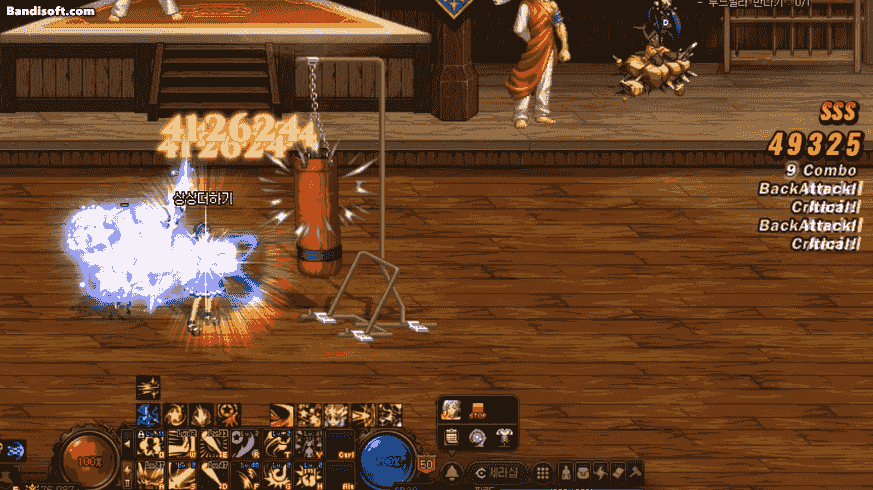Select the character portrait in the popup panel
873x490 pixels.
[x=451, y=409]
